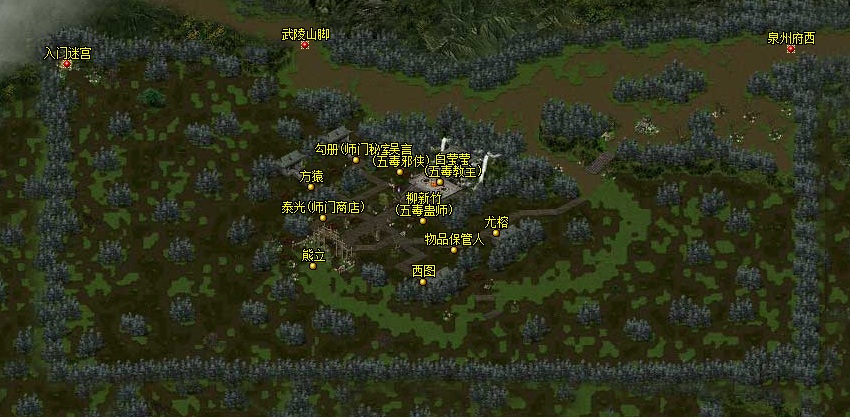Viewport: 850px width, 417px height.
Task: Choose the 泉州府西 exit marker
Action: coord(790,49)
